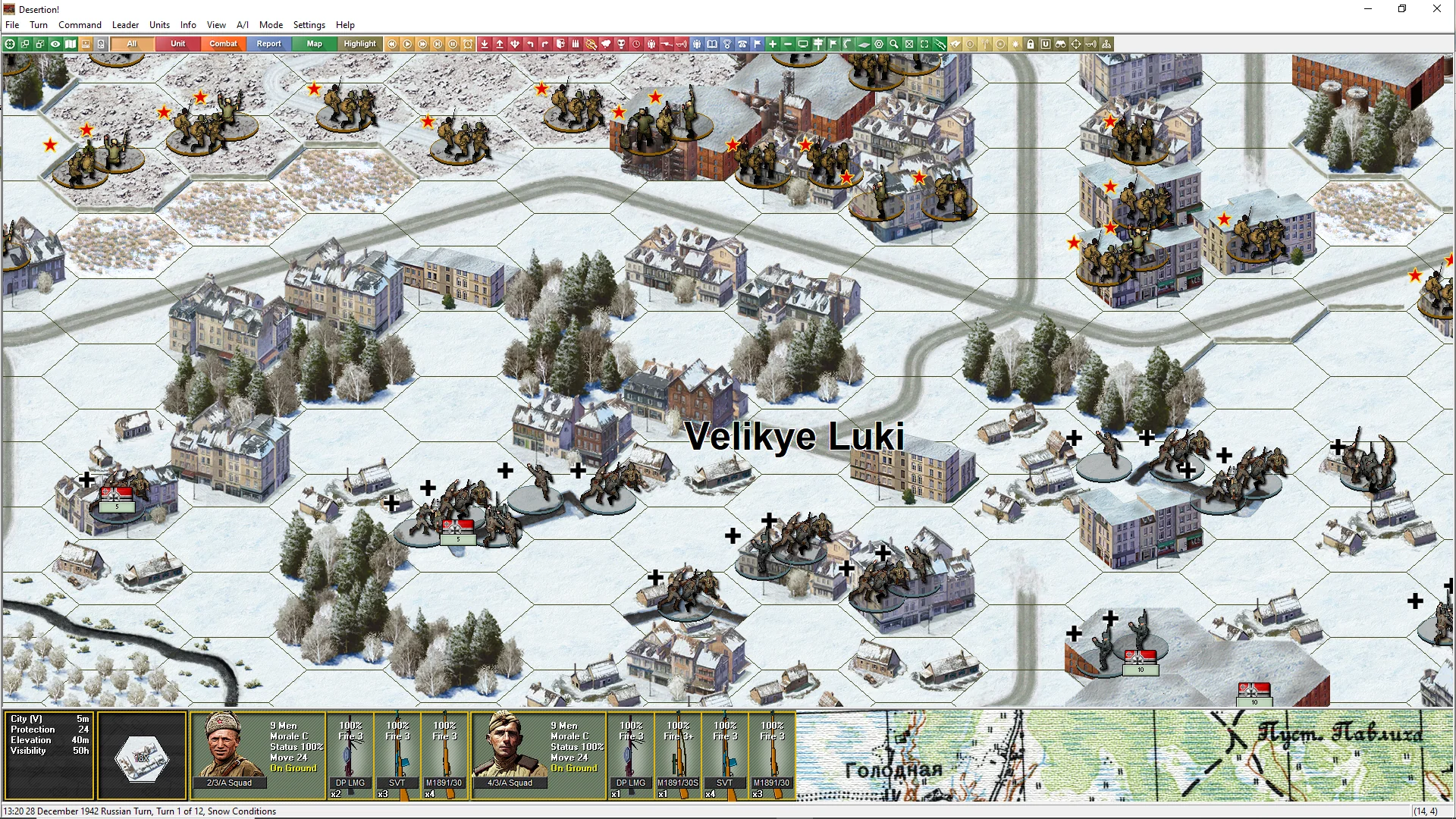Open the Settings menu
The height and width of the screenshot is (819, 1456).
pos(309,25)
